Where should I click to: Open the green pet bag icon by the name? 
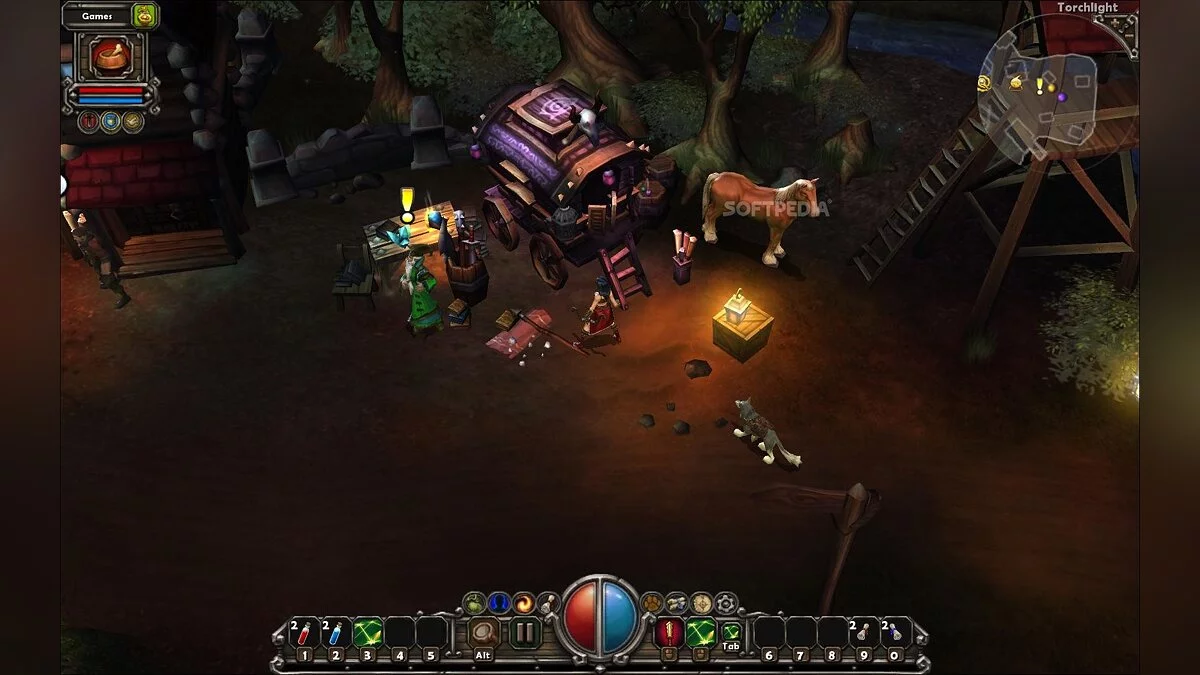coord(145,15)
